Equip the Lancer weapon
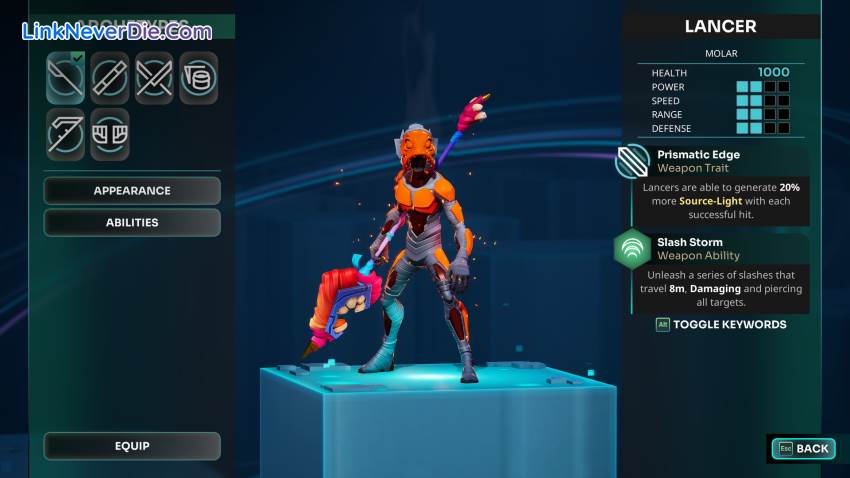This screenshot has width=850, height=478. (x=132, y=446)
